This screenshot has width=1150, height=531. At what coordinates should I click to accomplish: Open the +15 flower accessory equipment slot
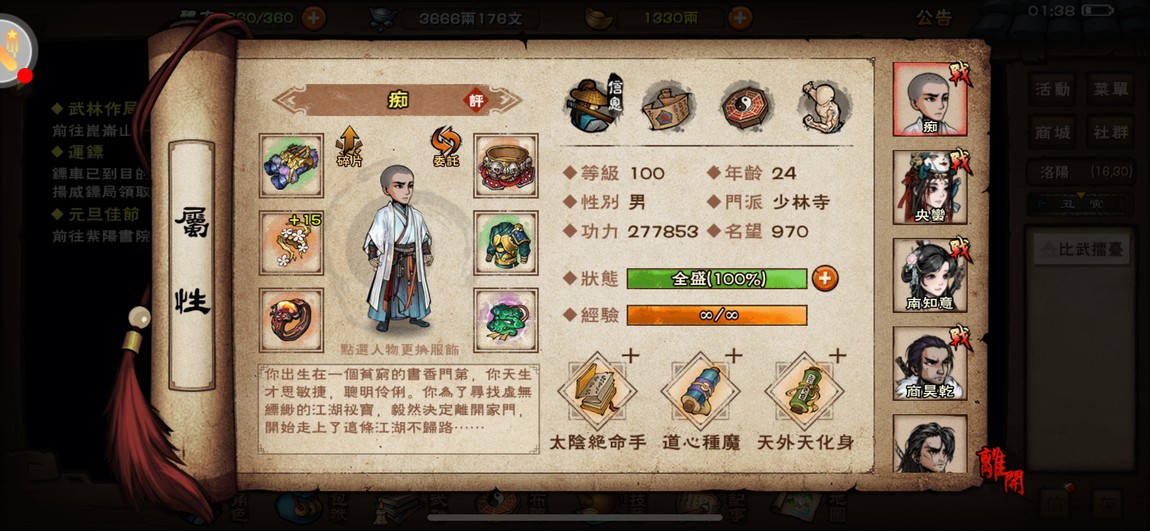pos(291,242)
